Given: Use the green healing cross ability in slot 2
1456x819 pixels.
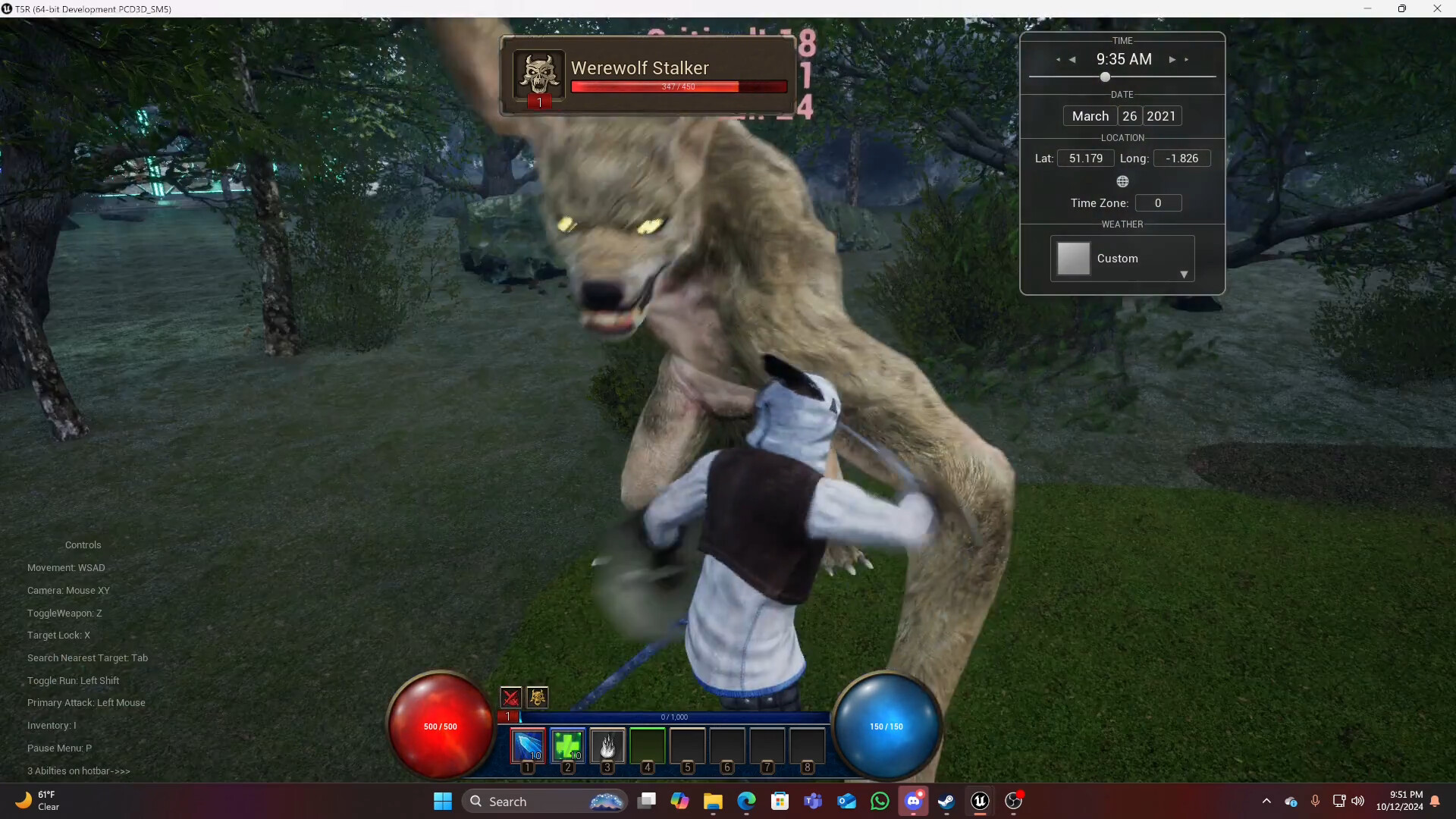Looking at the screenshot, I should 567,747.
